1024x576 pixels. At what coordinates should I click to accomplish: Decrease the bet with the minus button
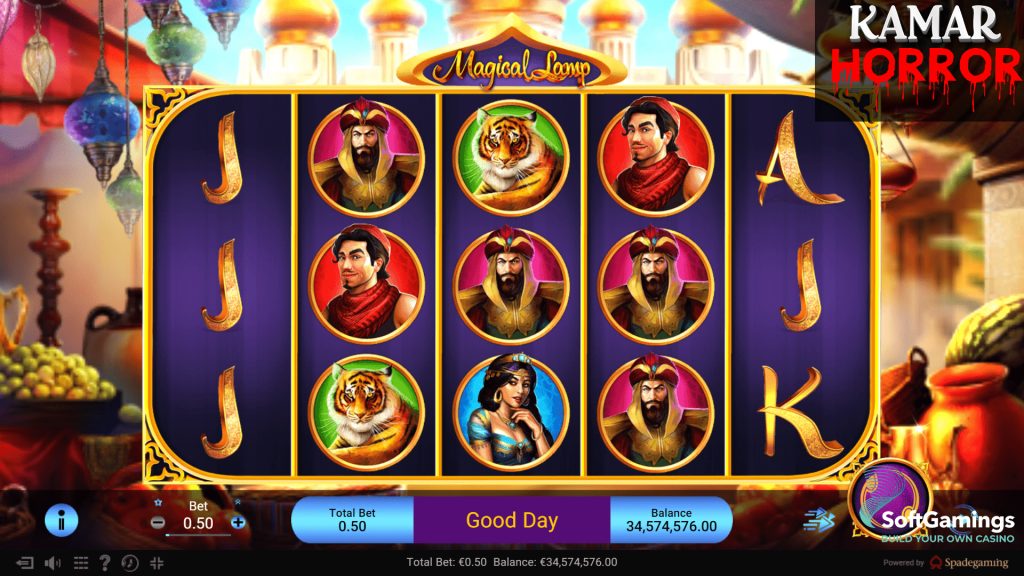point(158,522)
